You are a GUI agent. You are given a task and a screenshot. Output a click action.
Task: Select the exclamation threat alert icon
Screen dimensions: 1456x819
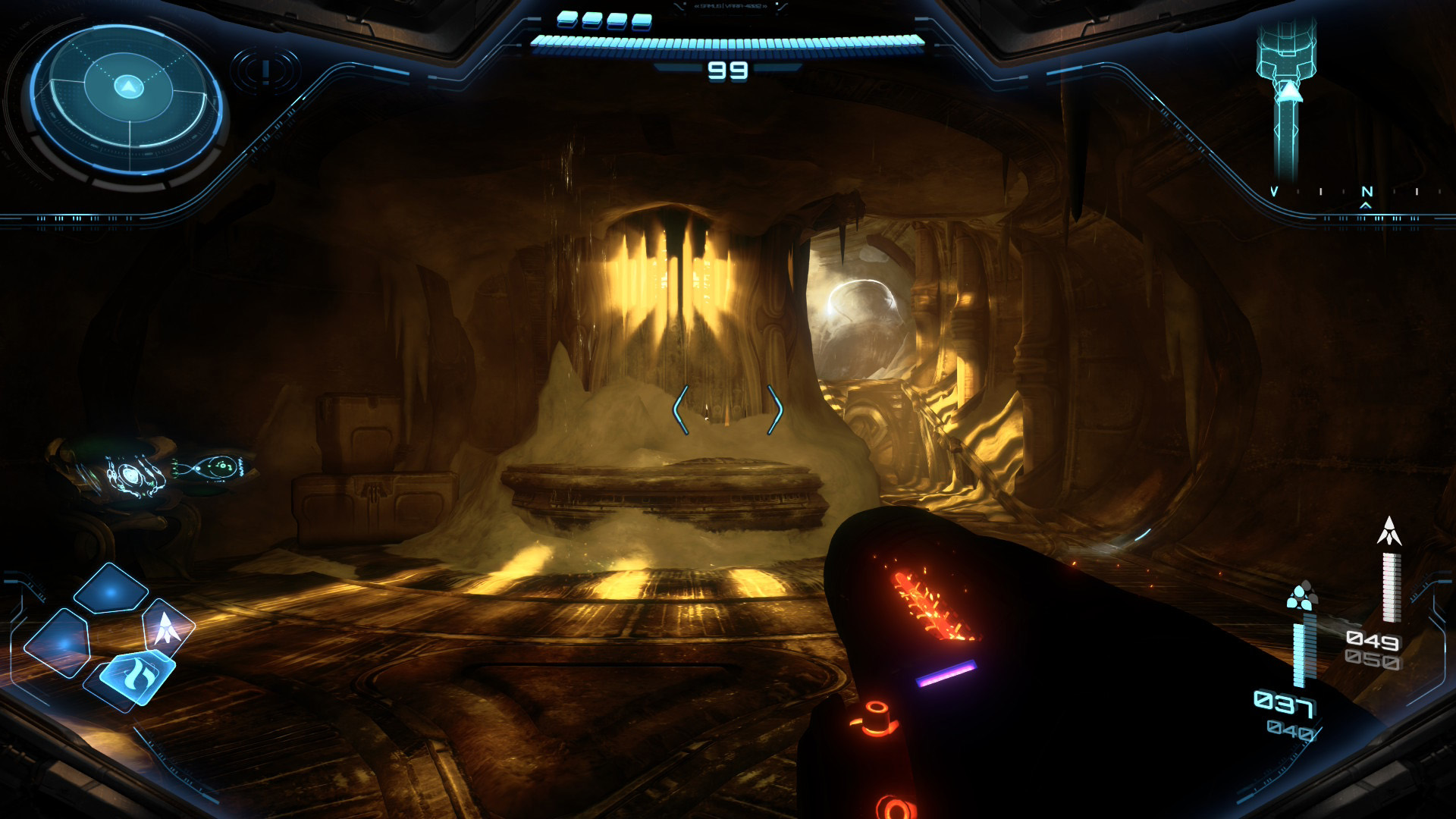coord(265,71)
